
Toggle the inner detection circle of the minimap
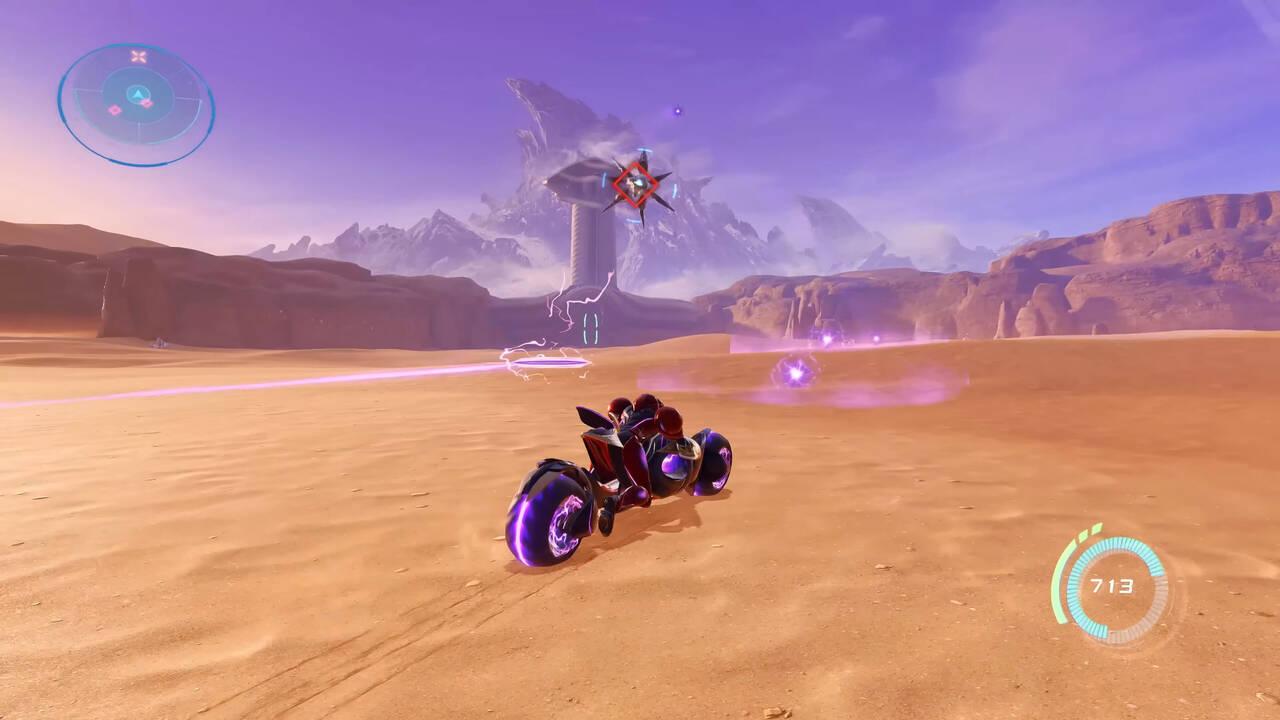click(104, 97)
